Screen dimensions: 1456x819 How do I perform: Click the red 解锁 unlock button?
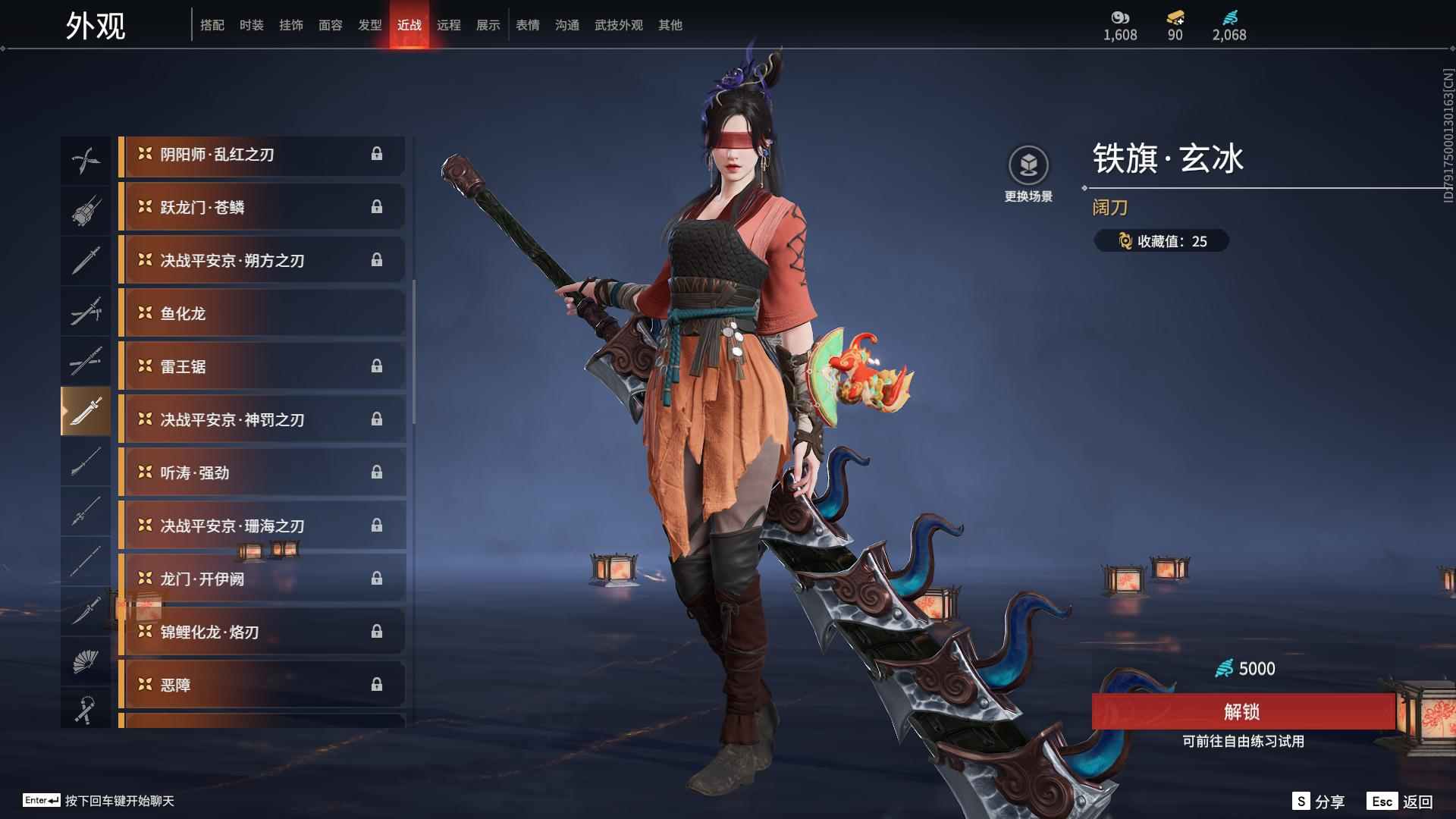coord(1242,711)
